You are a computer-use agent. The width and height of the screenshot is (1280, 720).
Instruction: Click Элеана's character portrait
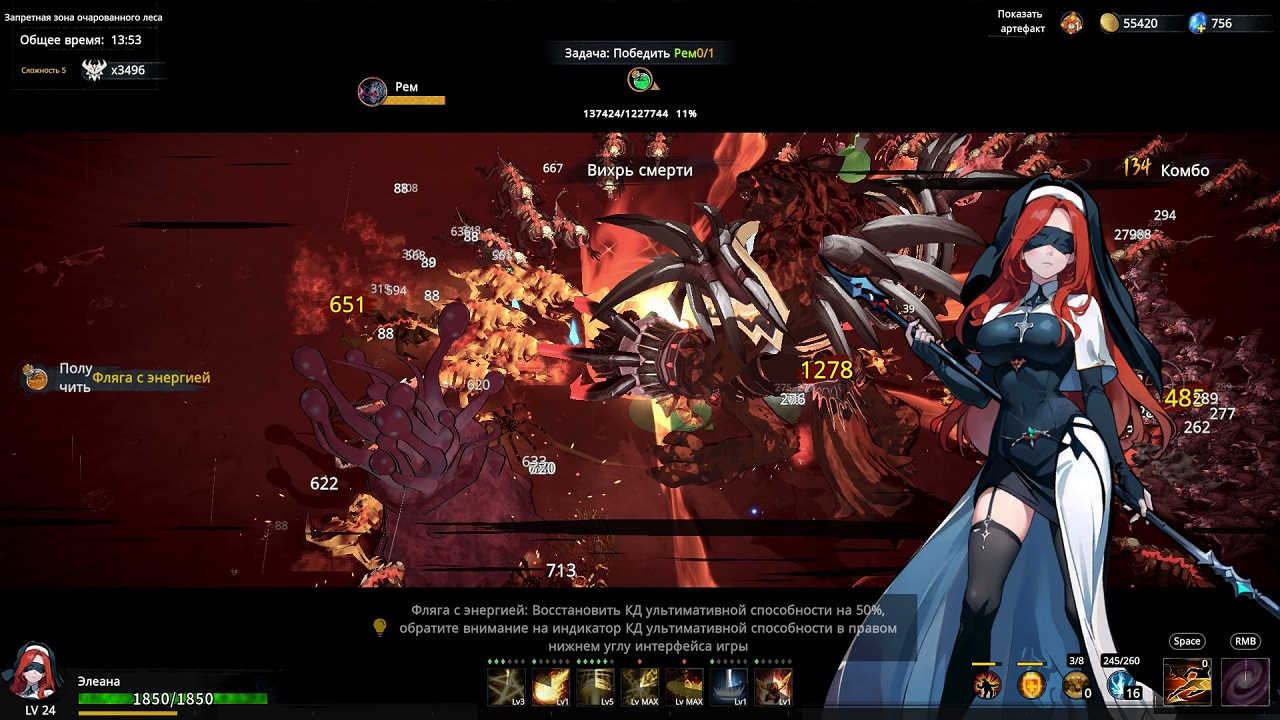33,672
